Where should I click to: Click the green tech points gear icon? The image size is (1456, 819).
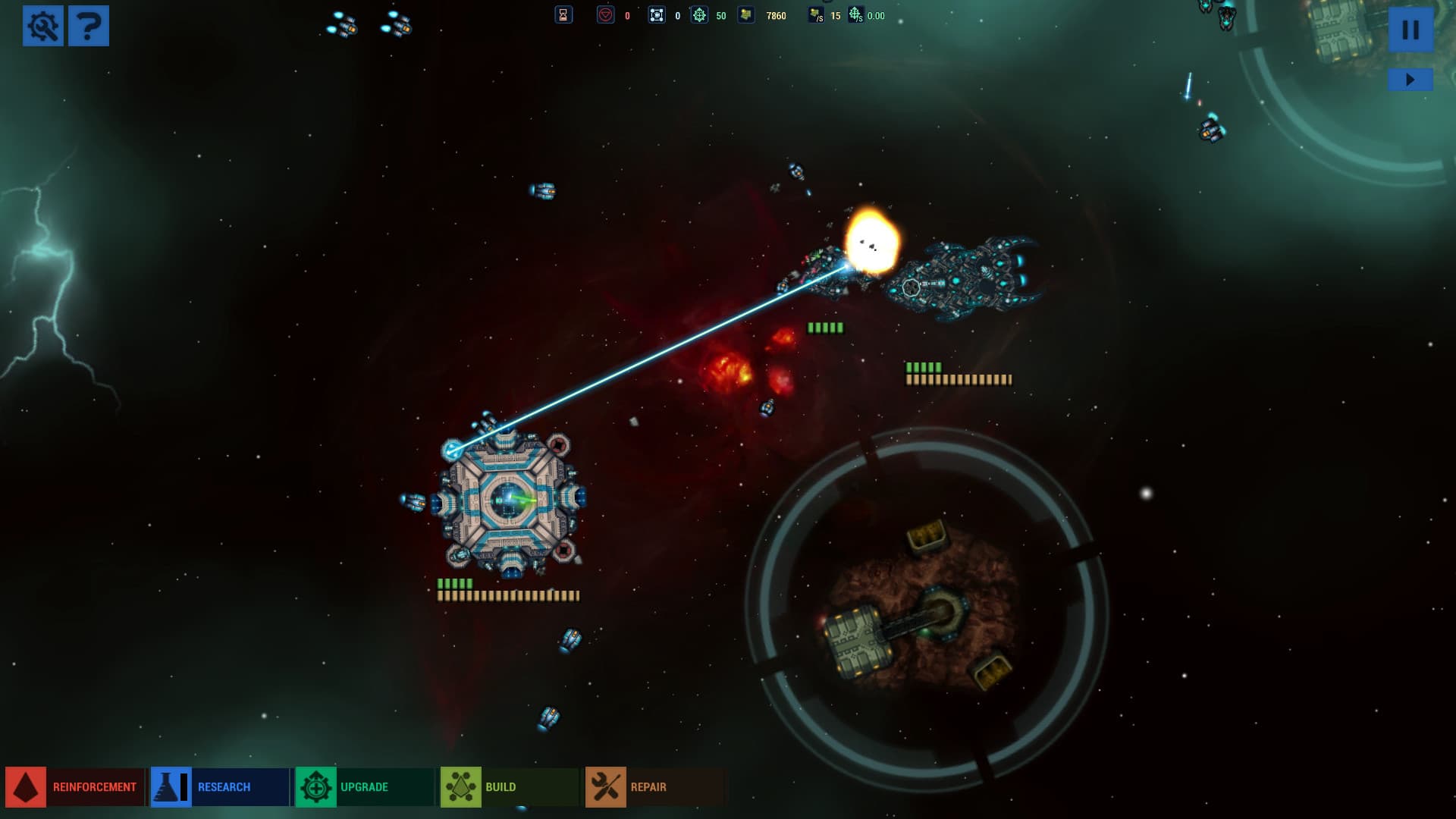[699, 14]
